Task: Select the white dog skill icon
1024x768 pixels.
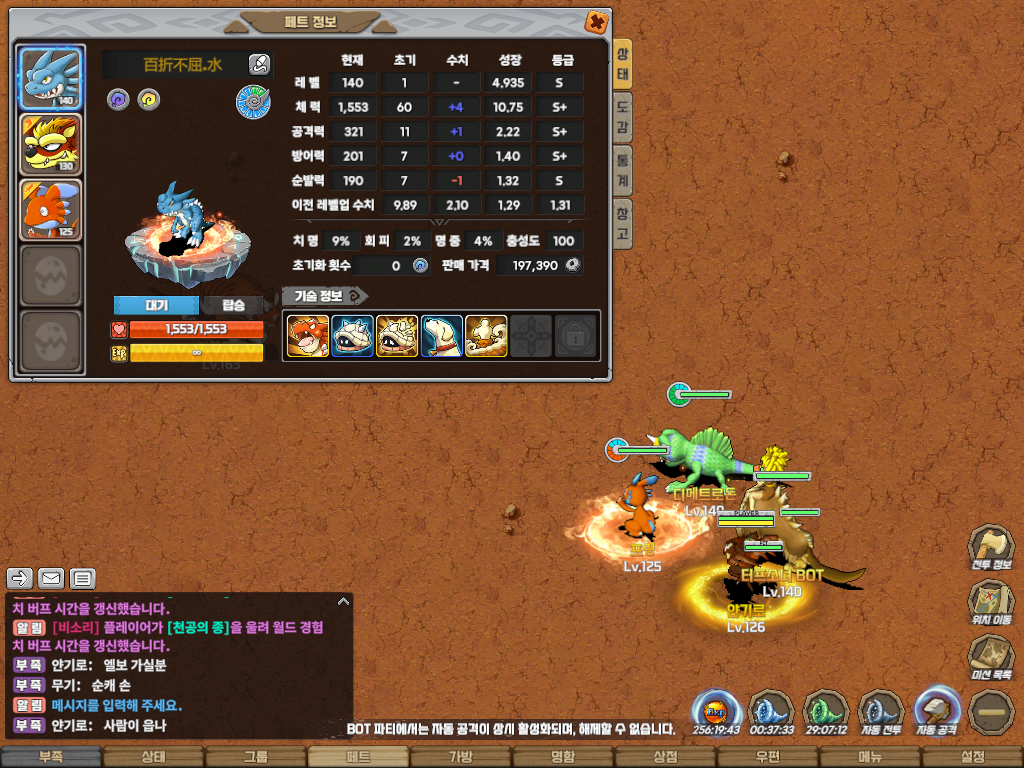Action: point(441,336)
